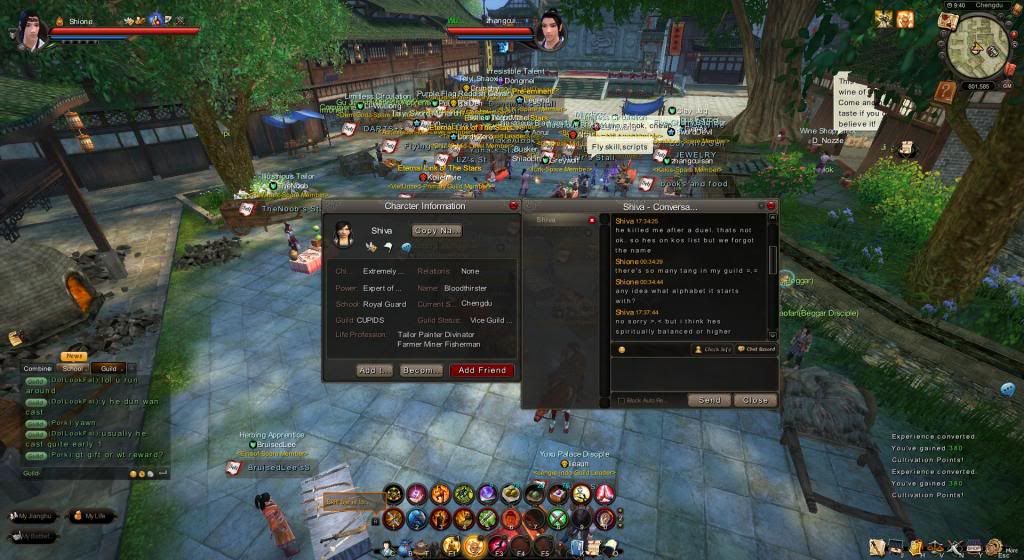Click the Close button in the conversation window
Viewport: 1024px width, 560px height.
click(755, 400)
